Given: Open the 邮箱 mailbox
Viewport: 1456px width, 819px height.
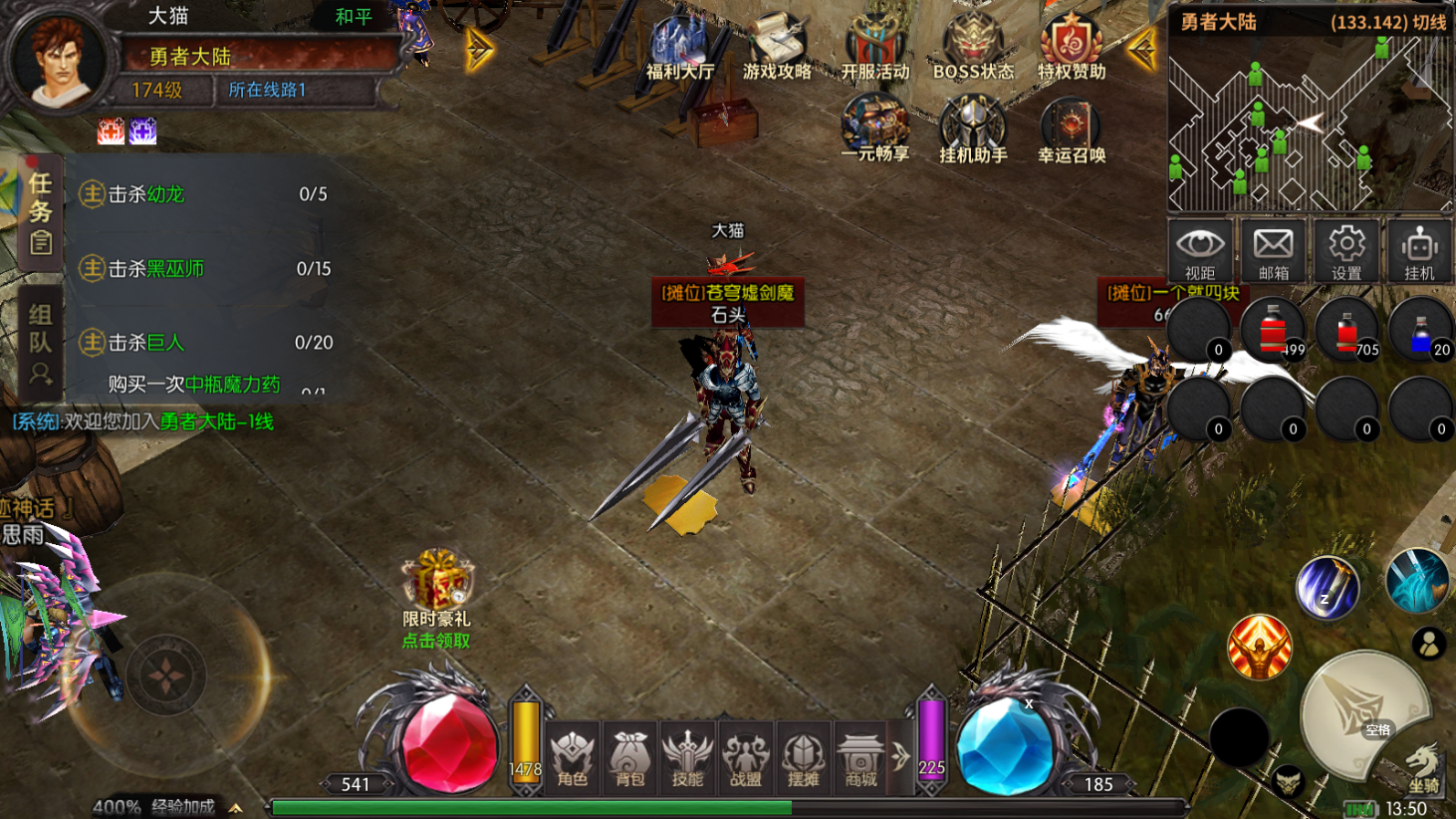Looking at the screenshot, I should coord(1273,251).
